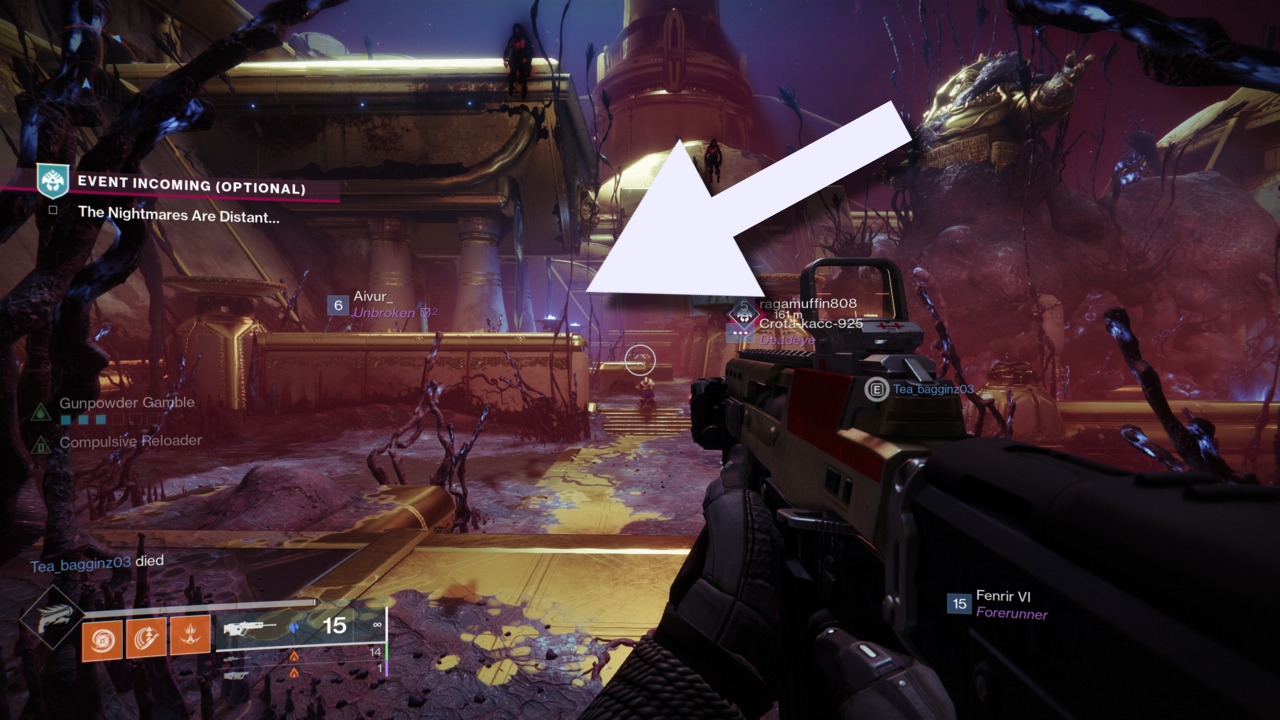1280x720 pixels.
Task: Expand the heavy weapon slot row
Action: pos(236,674)
